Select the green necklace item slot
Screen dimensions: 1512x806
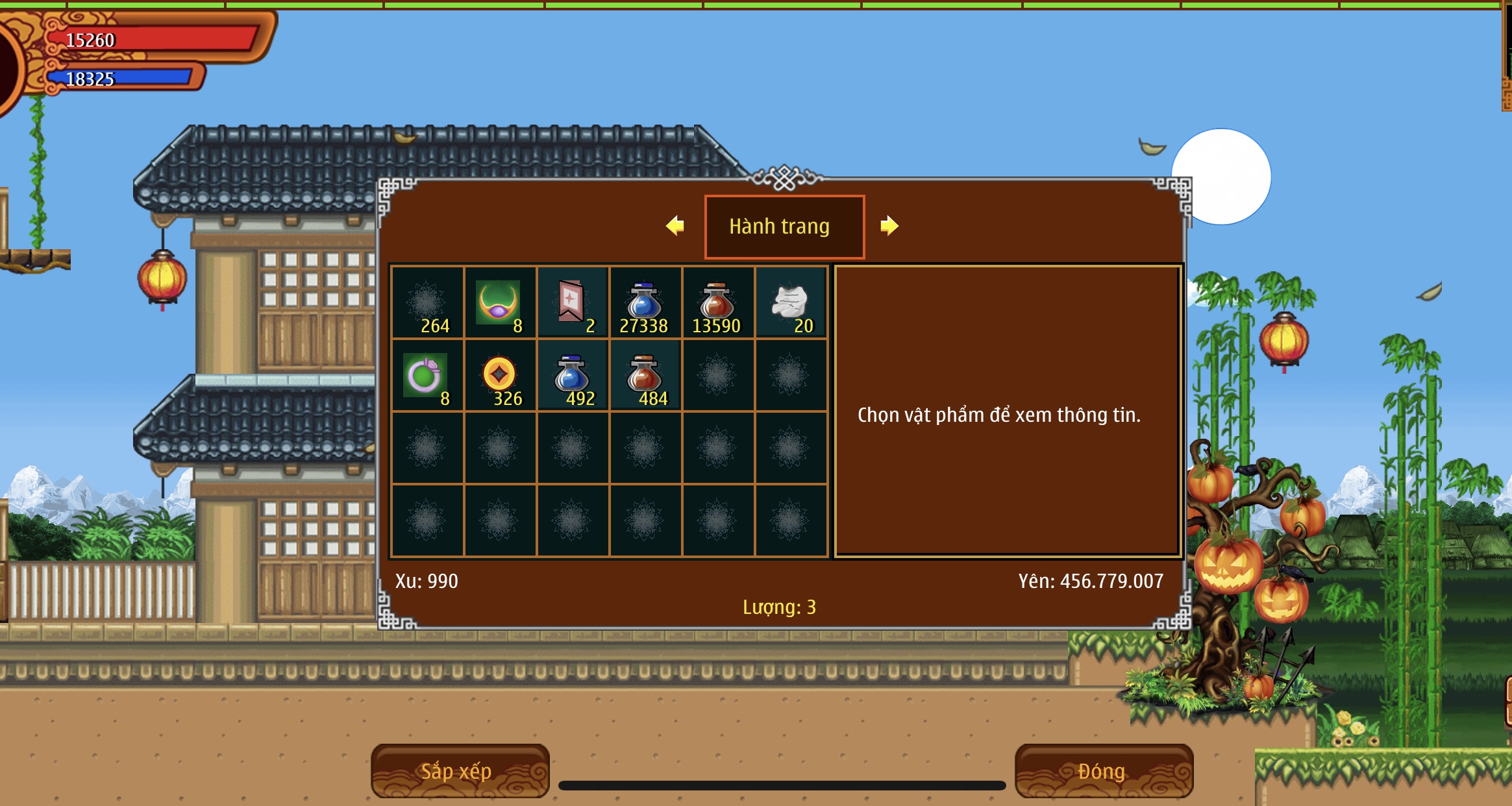click(x=499, y=303)
